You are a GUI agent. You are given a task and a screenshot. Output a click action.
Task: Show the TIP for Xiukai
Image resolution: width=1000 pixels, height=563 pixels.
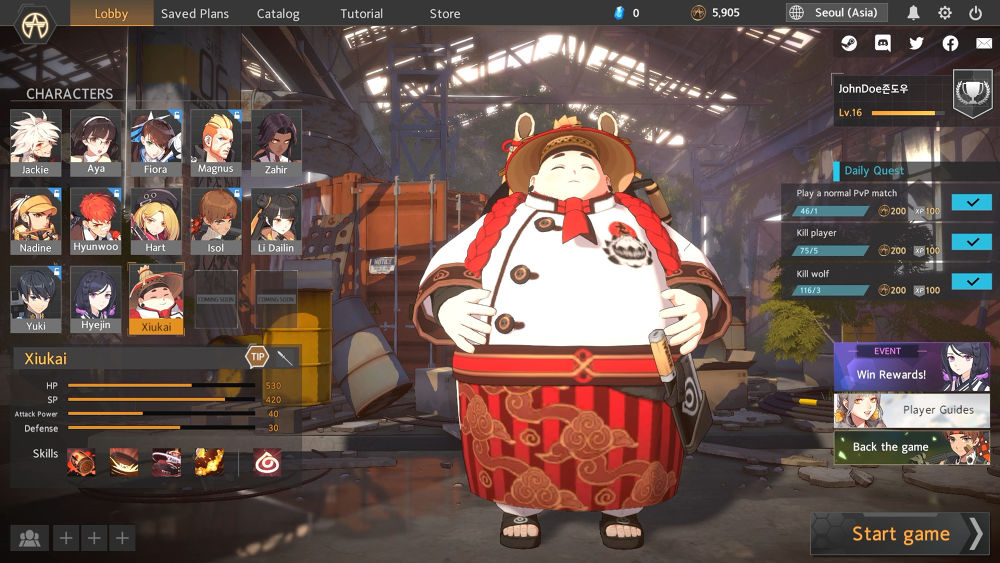point(257,357)
